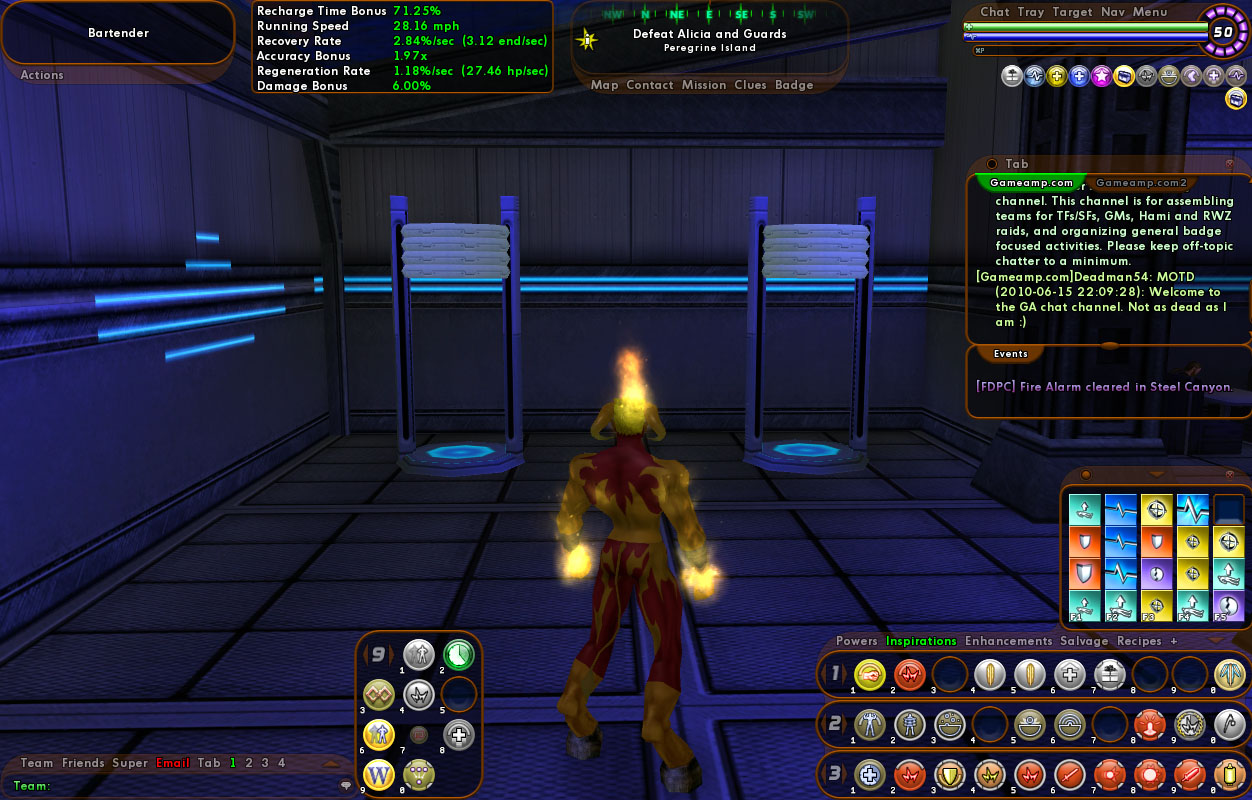Open the Clues window
The image size is (1252, 800).
[750, 85]
